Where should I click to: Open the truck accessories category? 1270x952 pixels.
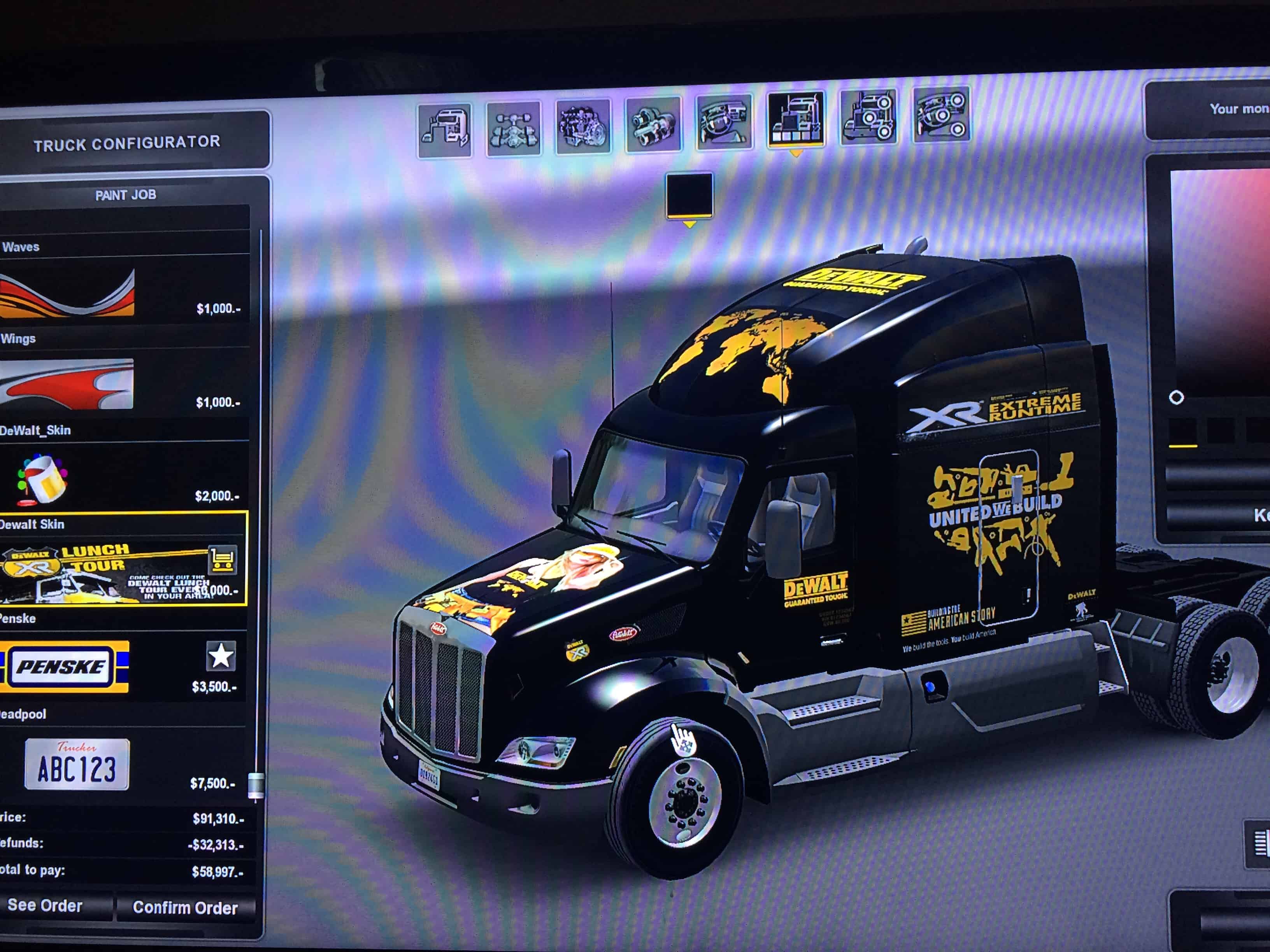pyautogui.click(x=868, y=117)
